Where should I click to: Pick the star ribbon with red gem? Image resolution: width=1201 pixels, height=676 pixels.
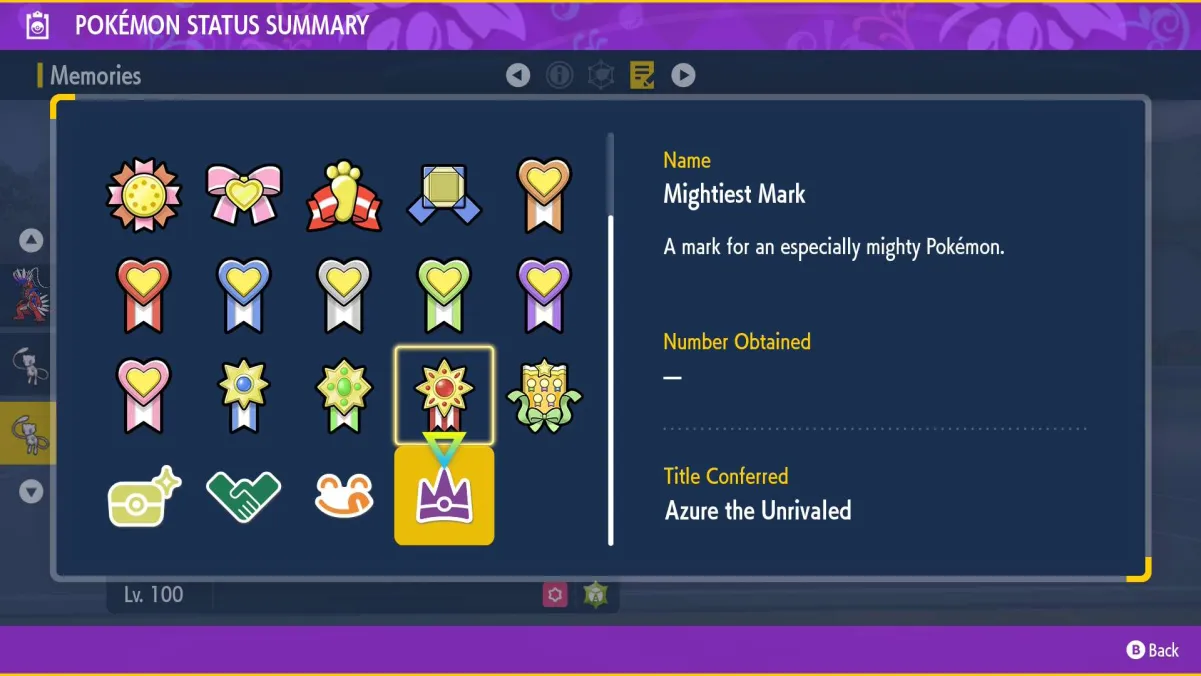444,395
